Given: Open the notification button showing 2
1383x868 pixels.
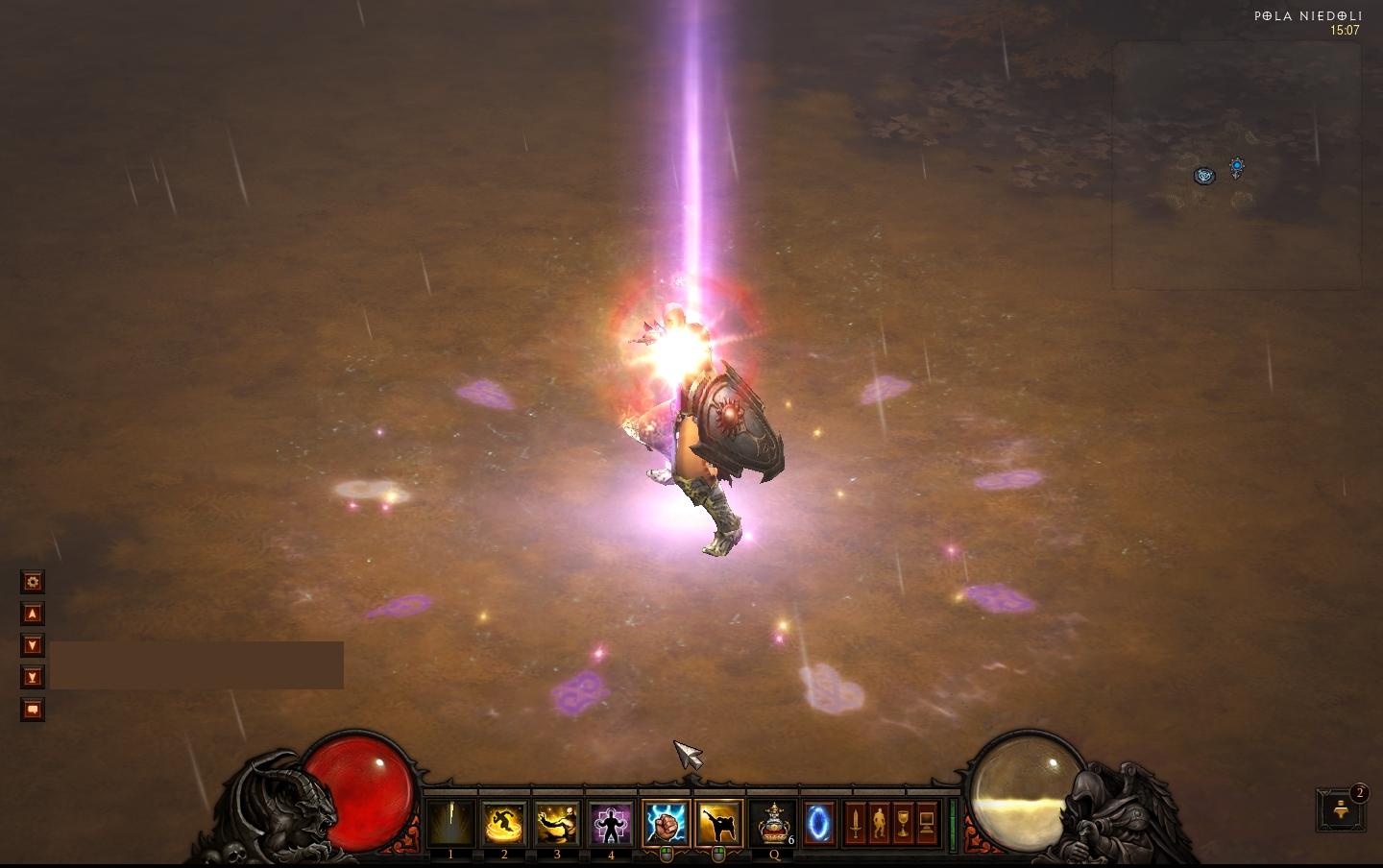Looking at the screenshot, I should coord(1341,811).
